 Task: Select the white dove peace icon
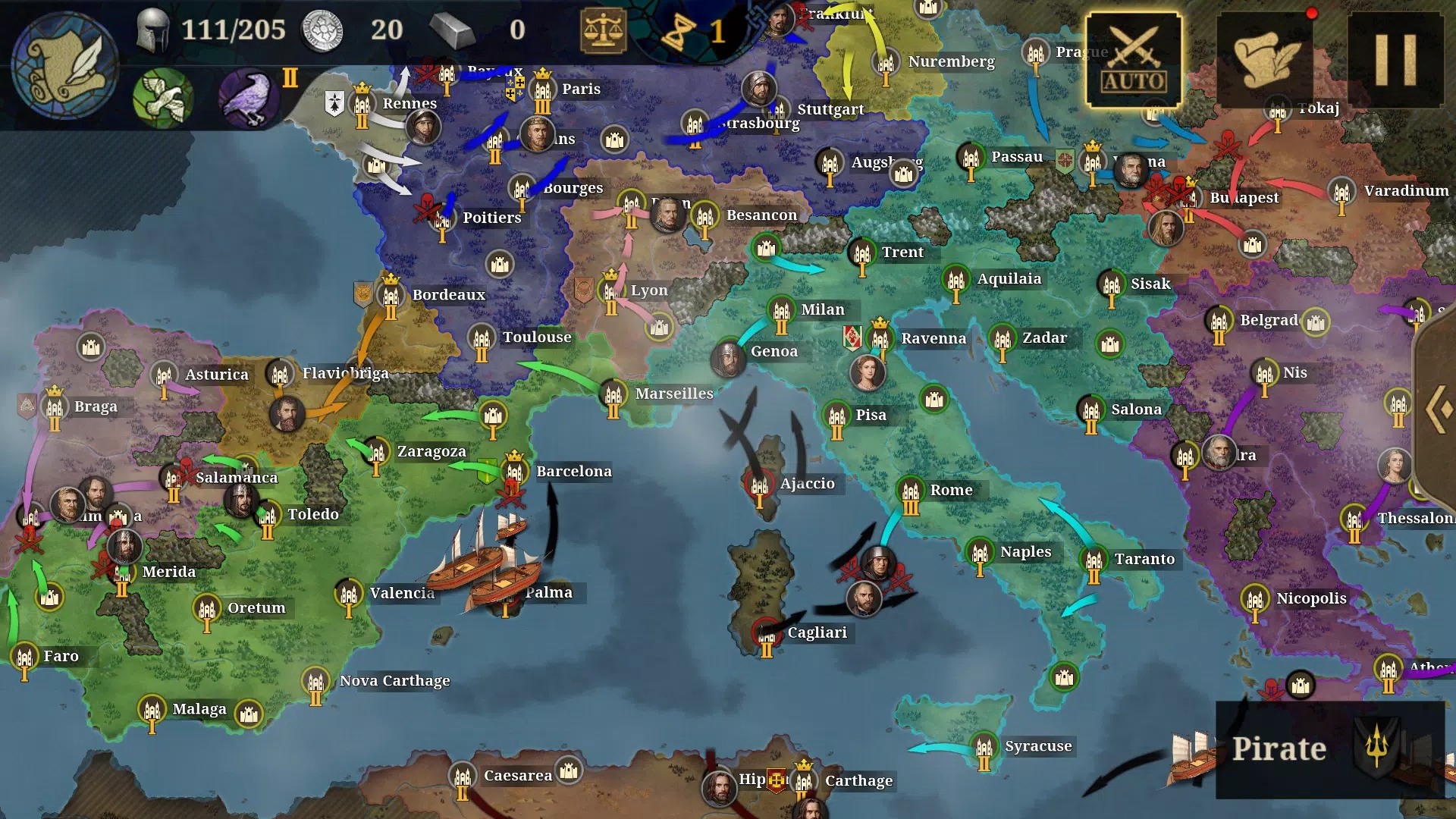[162, 99]
